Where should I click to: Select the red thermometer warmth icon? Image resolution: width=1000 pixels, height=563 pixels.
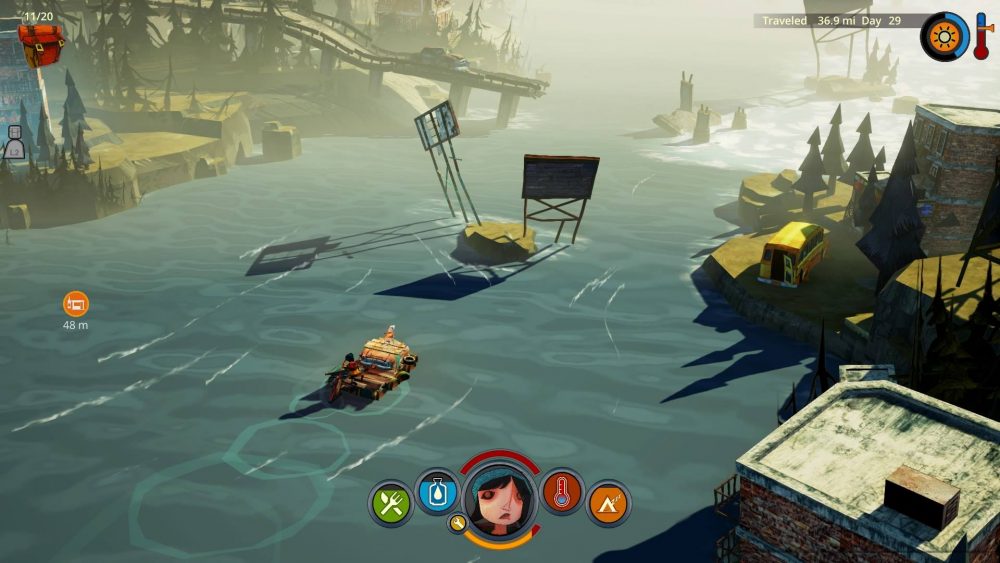562,492
